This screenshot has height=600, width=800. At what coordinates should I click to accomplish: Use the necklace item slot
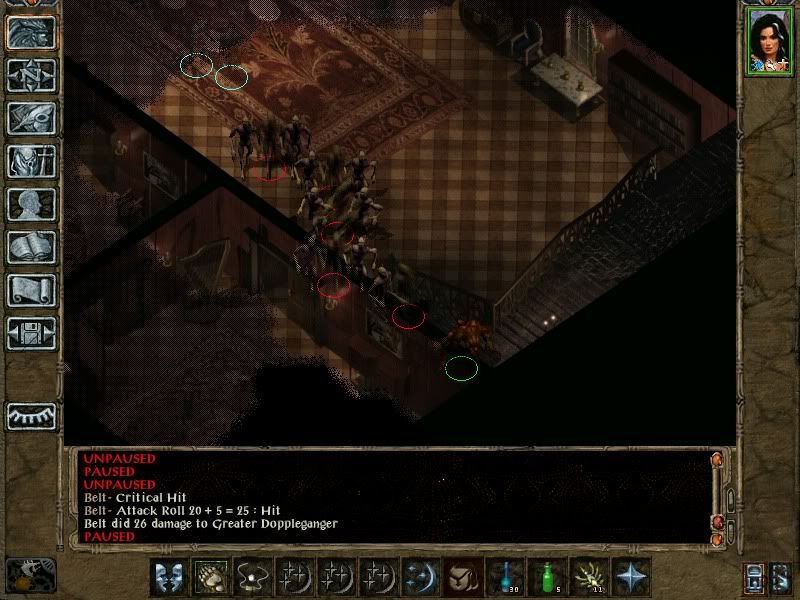pyautogui.click(x=251, y=577)
